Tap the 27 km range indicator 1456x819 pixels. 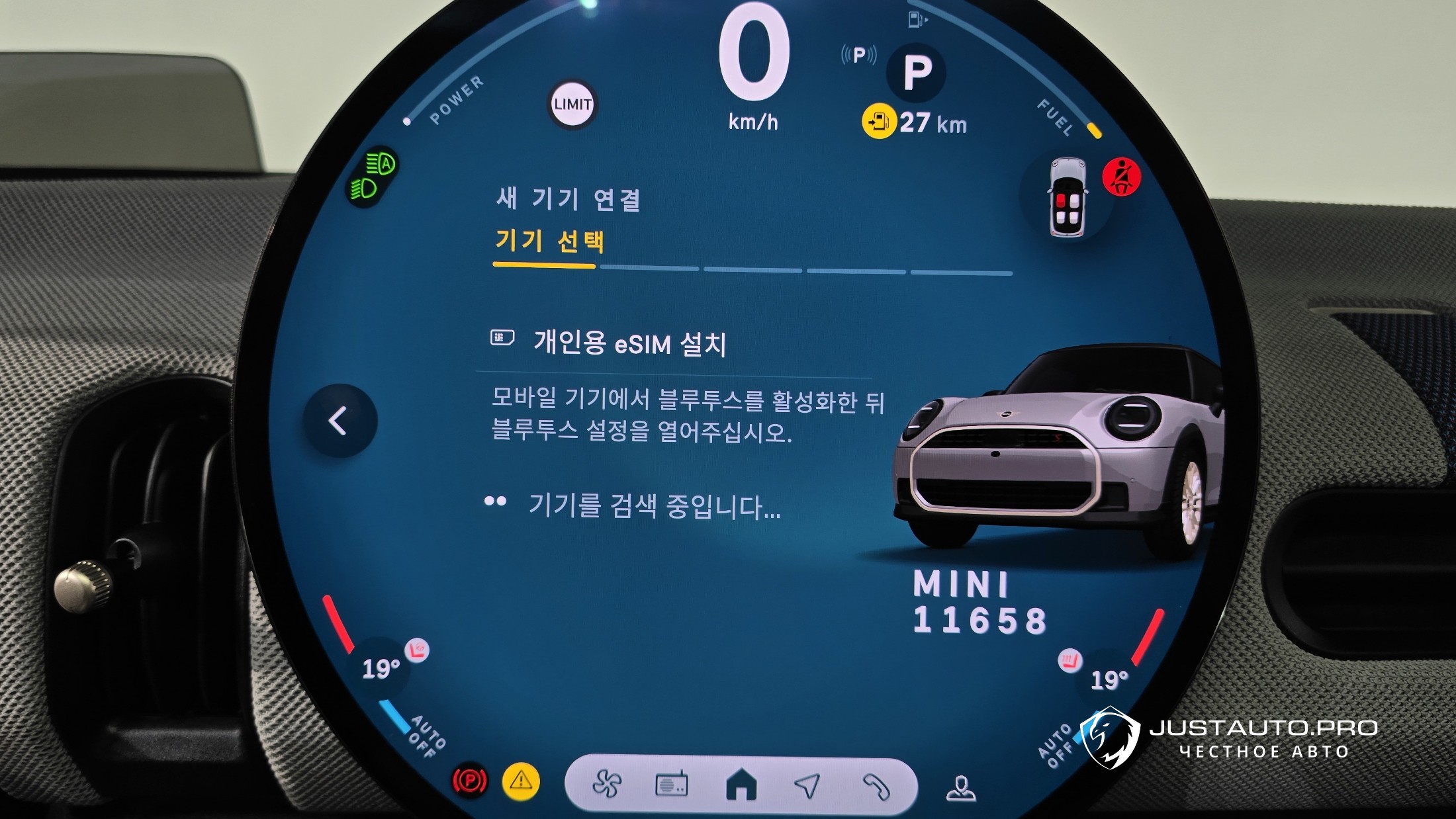point(917,123)
